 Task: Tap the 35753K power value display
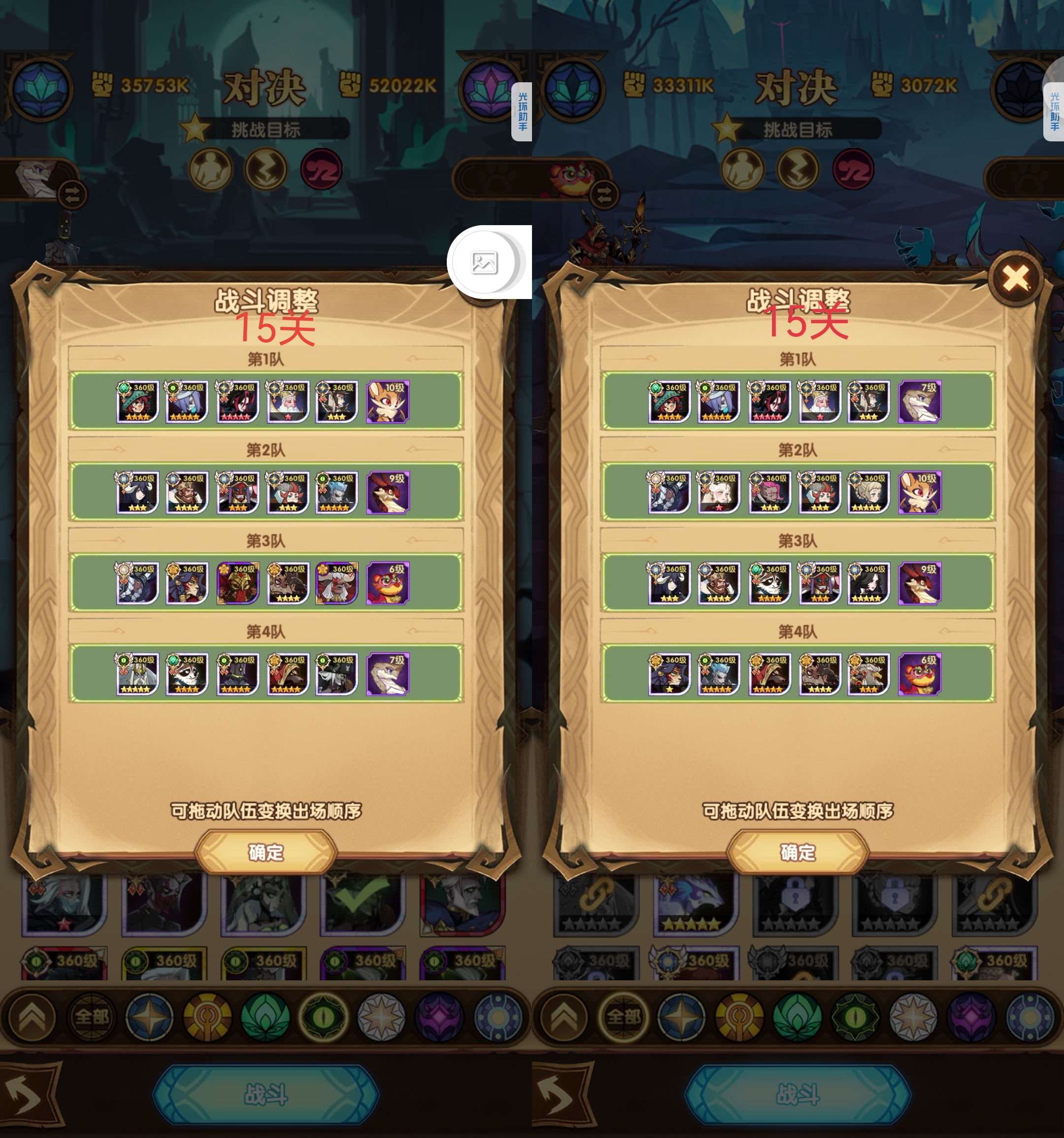pos(155,85)
